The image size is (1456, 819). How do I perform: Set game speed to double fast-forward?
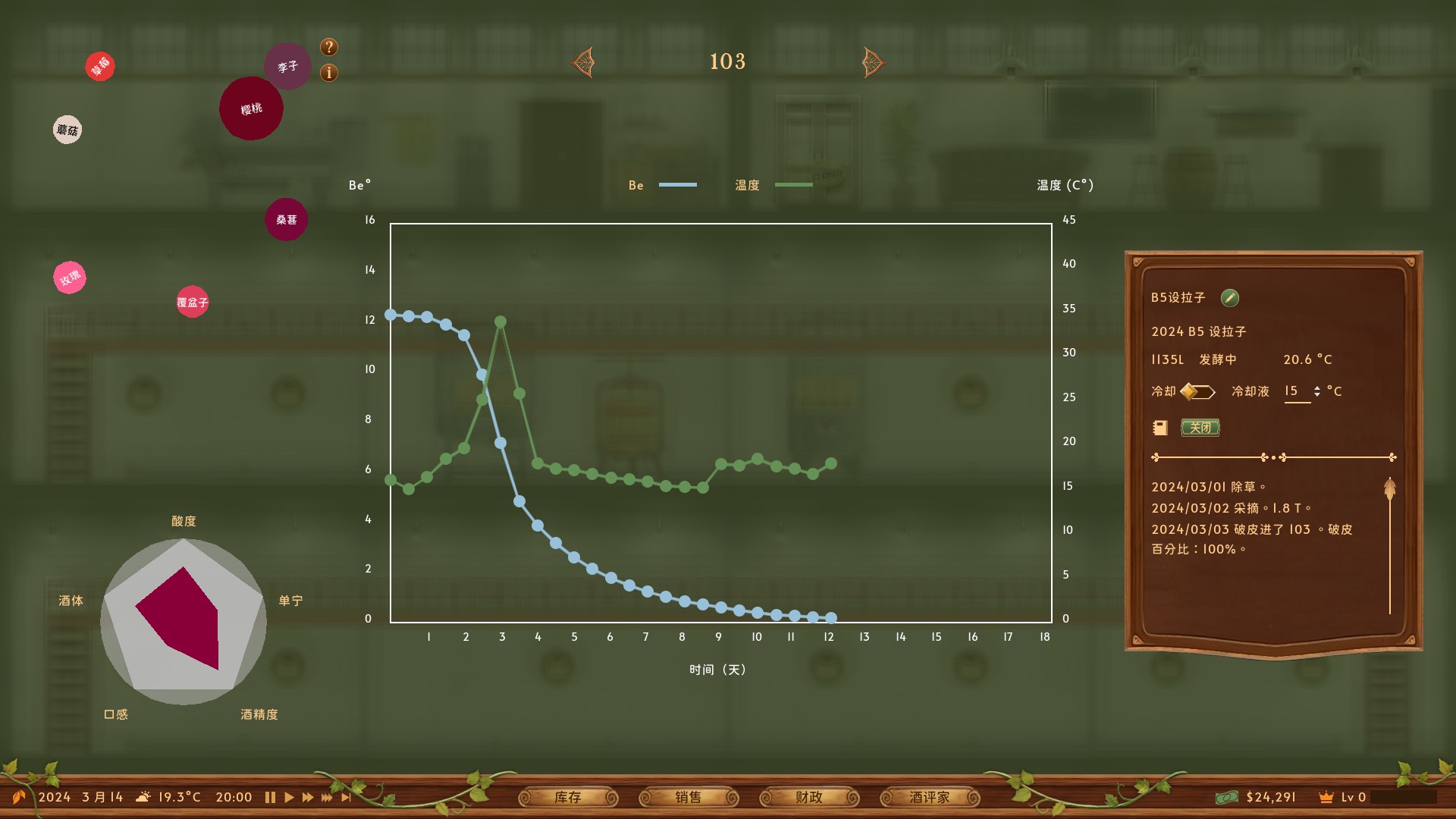pos(307,797)
